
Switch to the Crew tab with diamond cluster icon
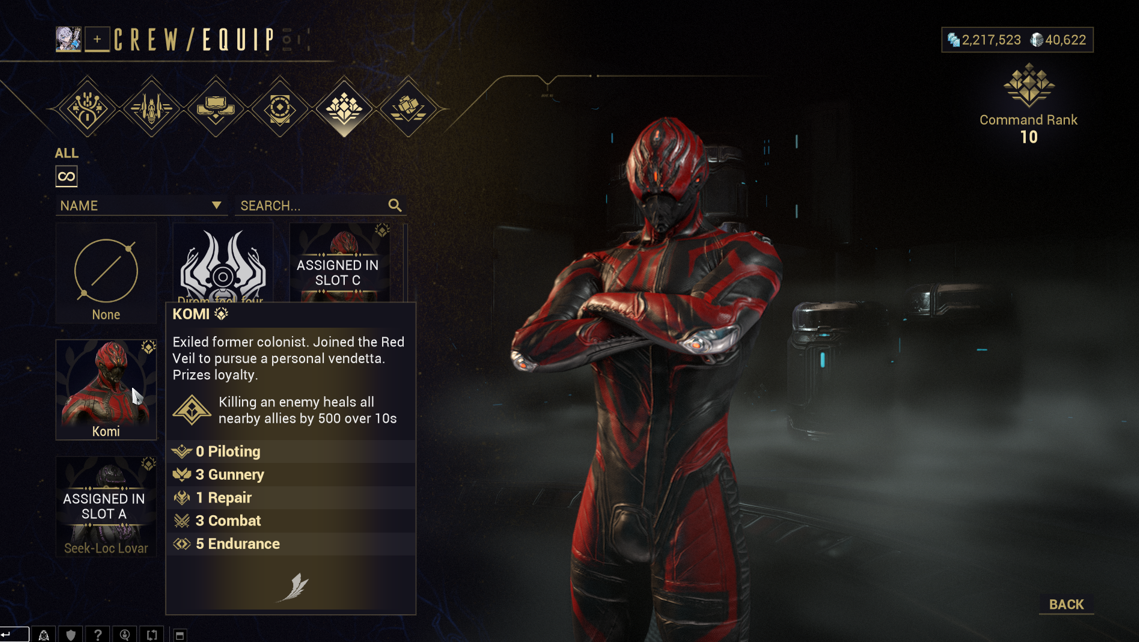(x=344, y=108)
